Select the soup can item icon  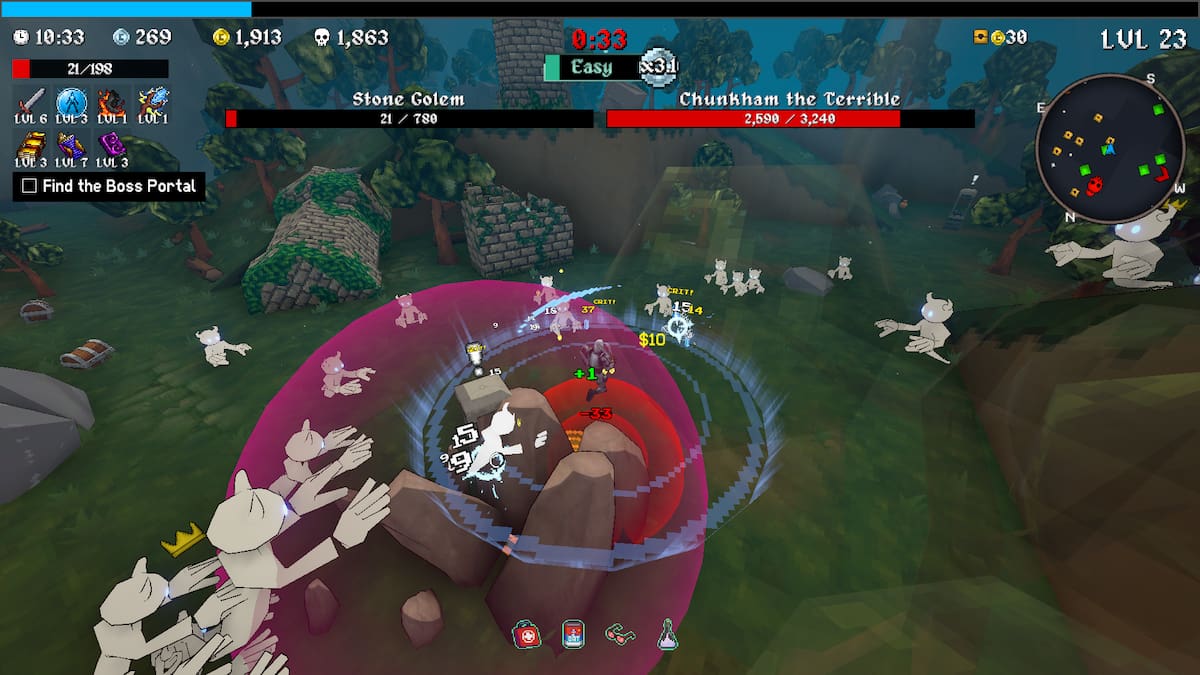tap(573, 634)
